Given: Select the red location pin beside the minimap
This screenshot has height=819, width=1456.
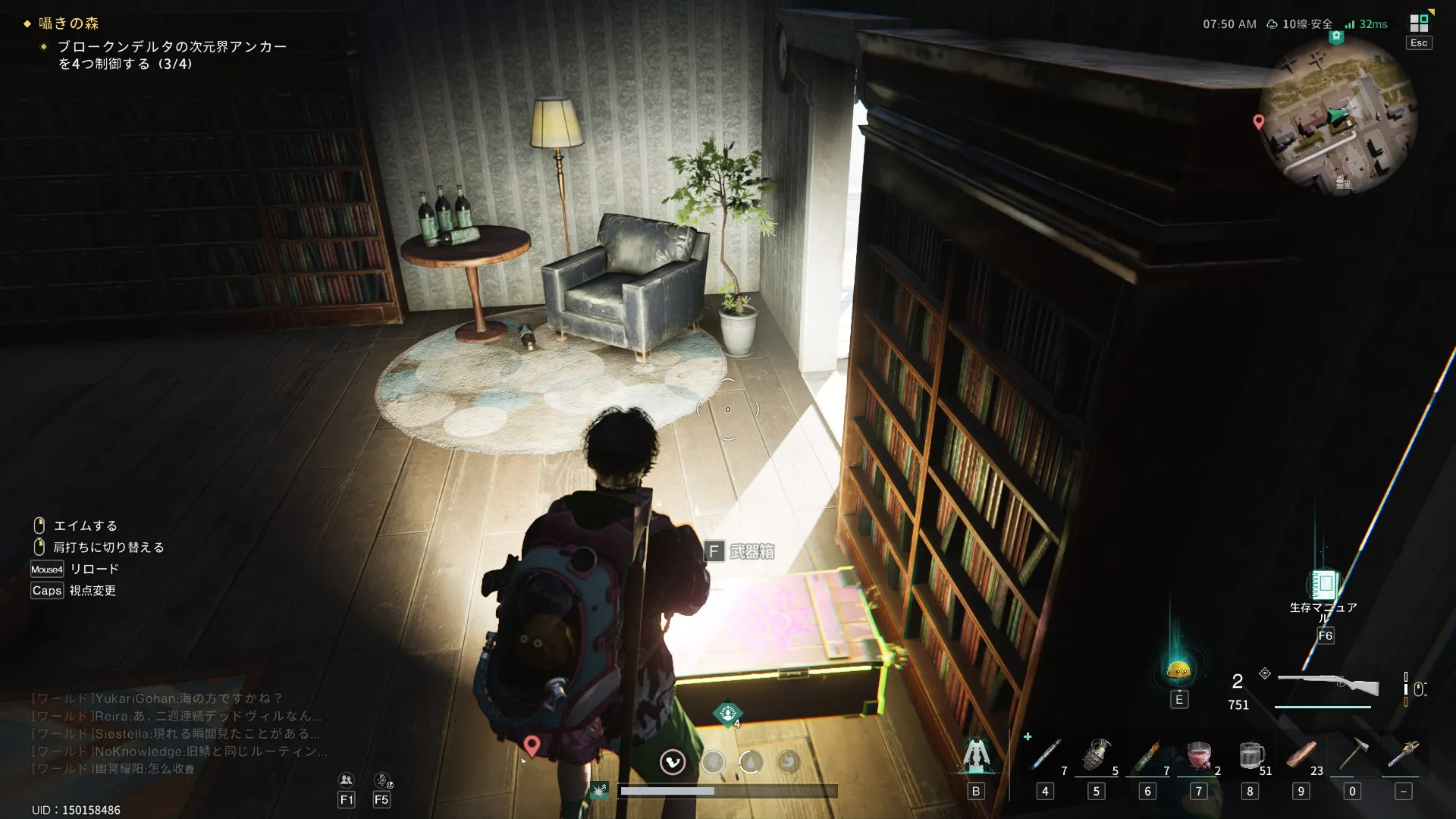Looking at the screenshot, I should pos(1259,121).
